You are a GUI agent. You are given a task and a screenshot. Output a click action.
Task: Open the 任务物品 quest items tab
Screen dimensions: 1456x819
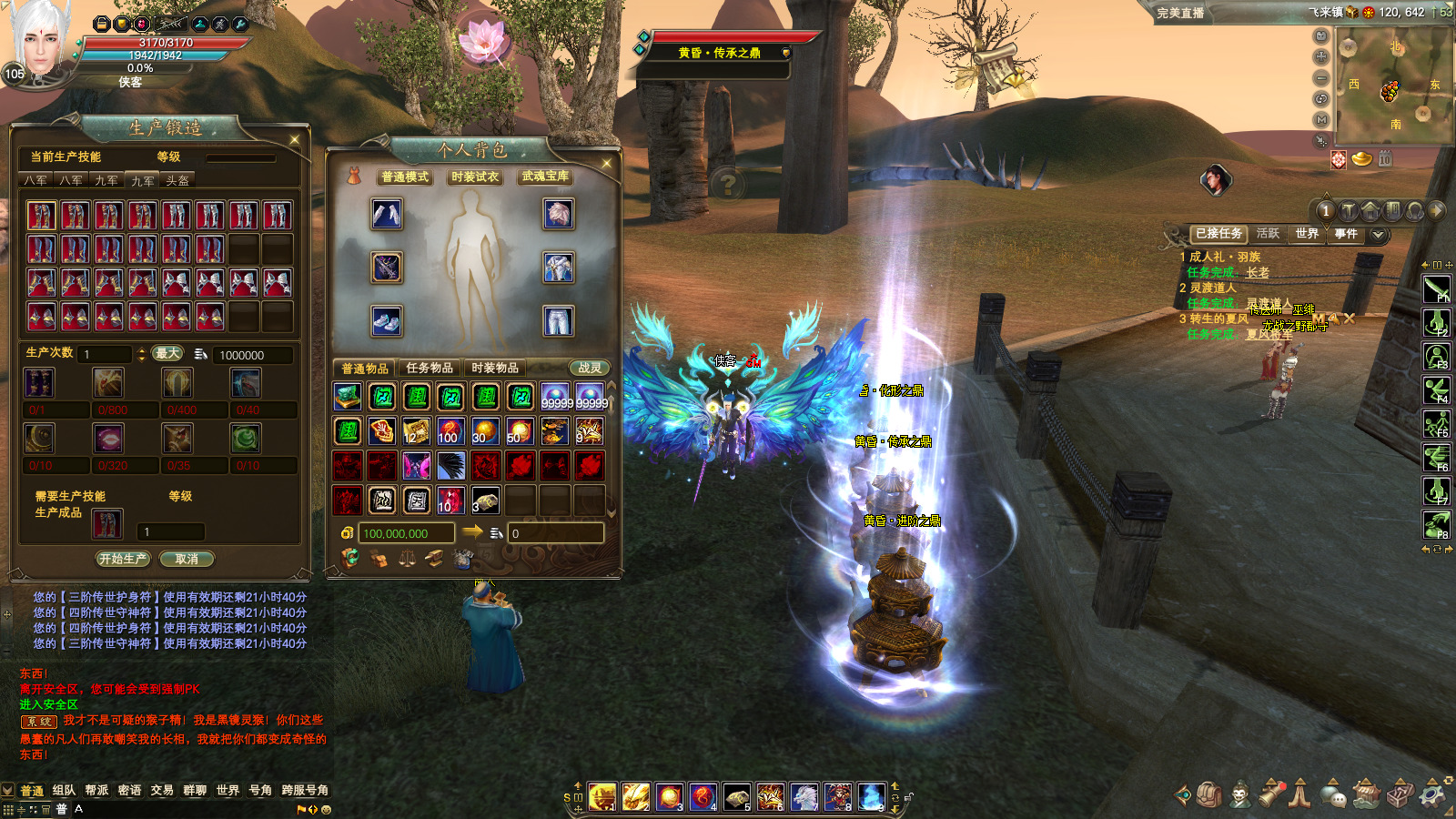[430, 368]
